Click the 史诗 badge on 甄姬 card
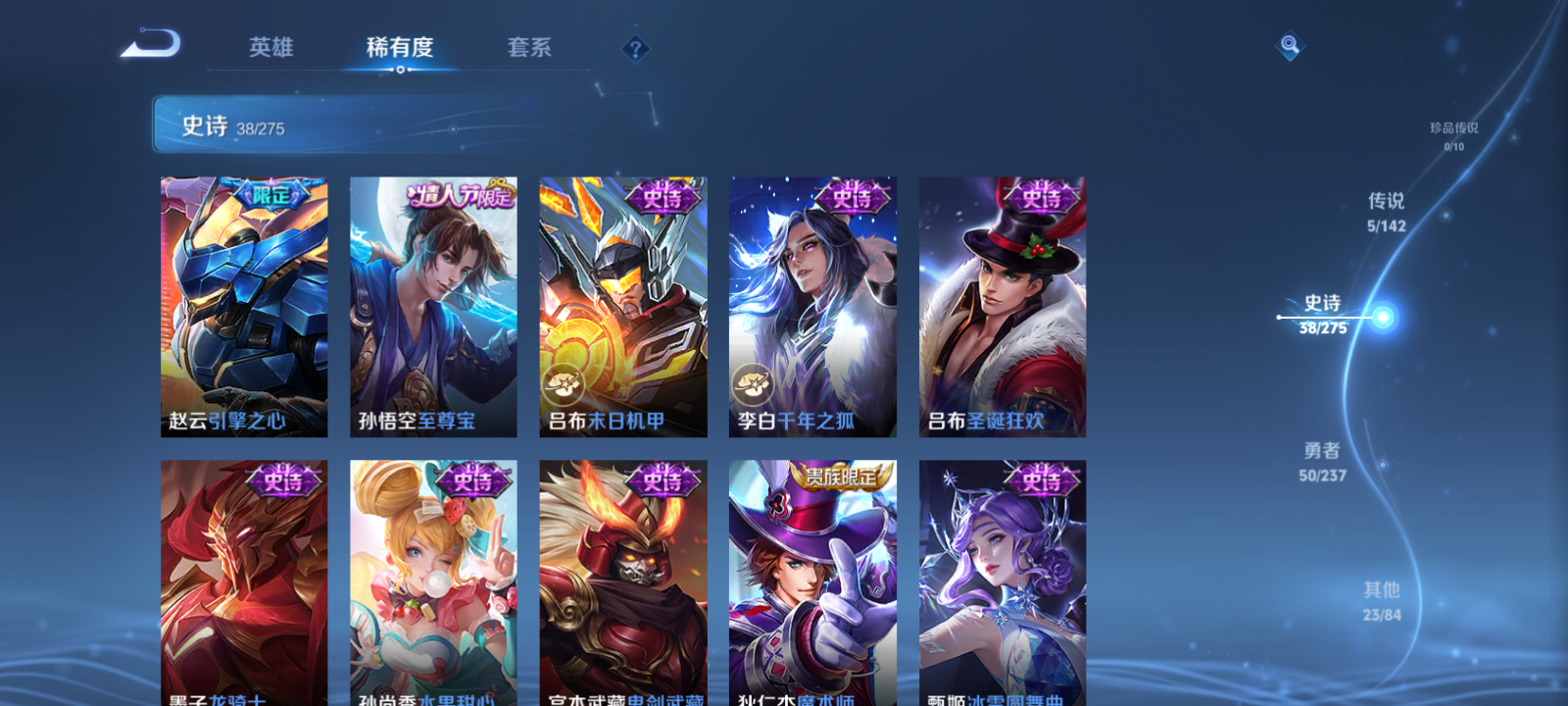The height and width of the screenshot is (706, 1568). [x=1042, y=481]
